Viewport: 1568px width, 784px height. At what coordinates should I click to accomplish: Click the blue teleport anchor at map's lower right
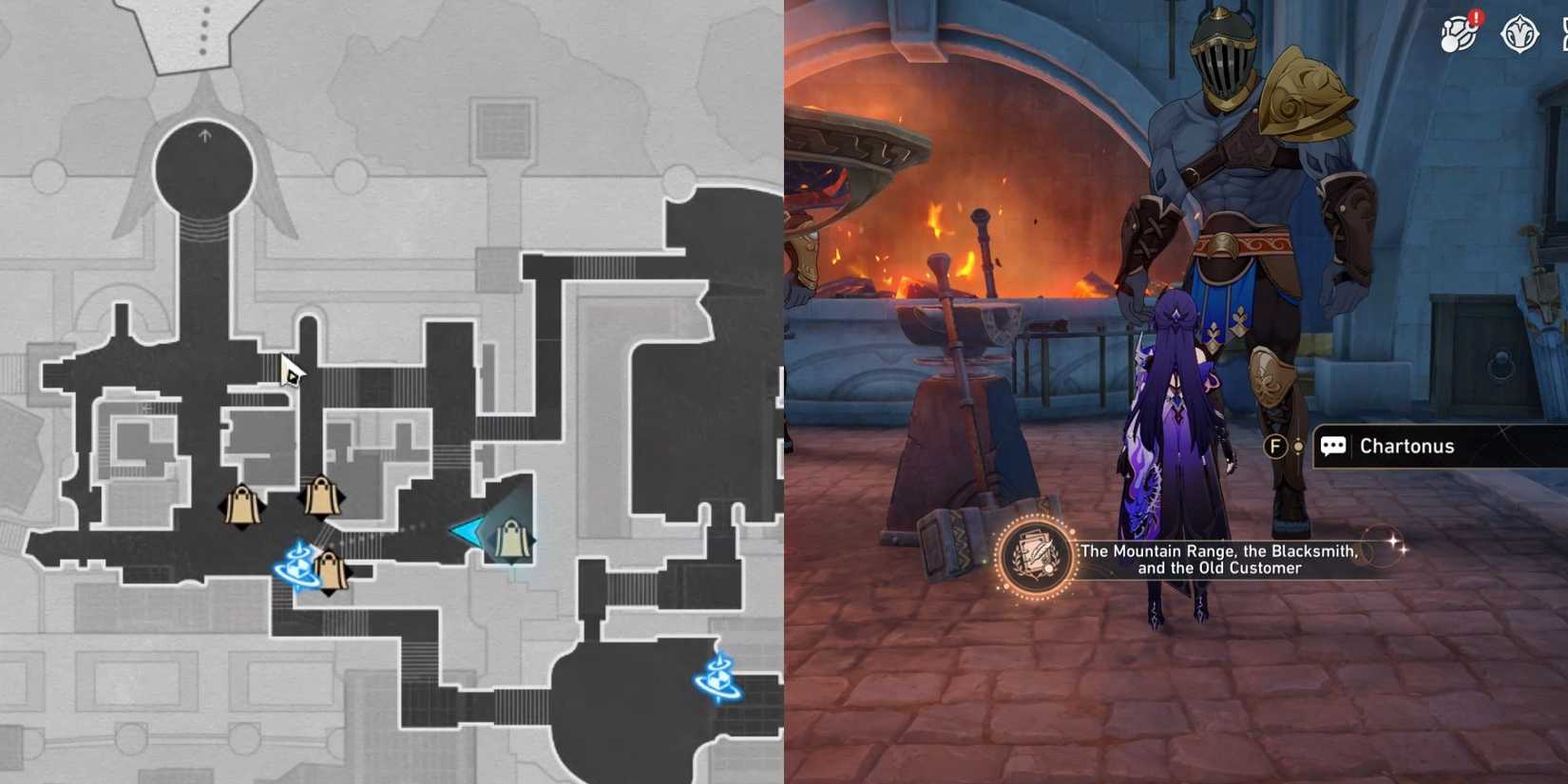point(717,679)
